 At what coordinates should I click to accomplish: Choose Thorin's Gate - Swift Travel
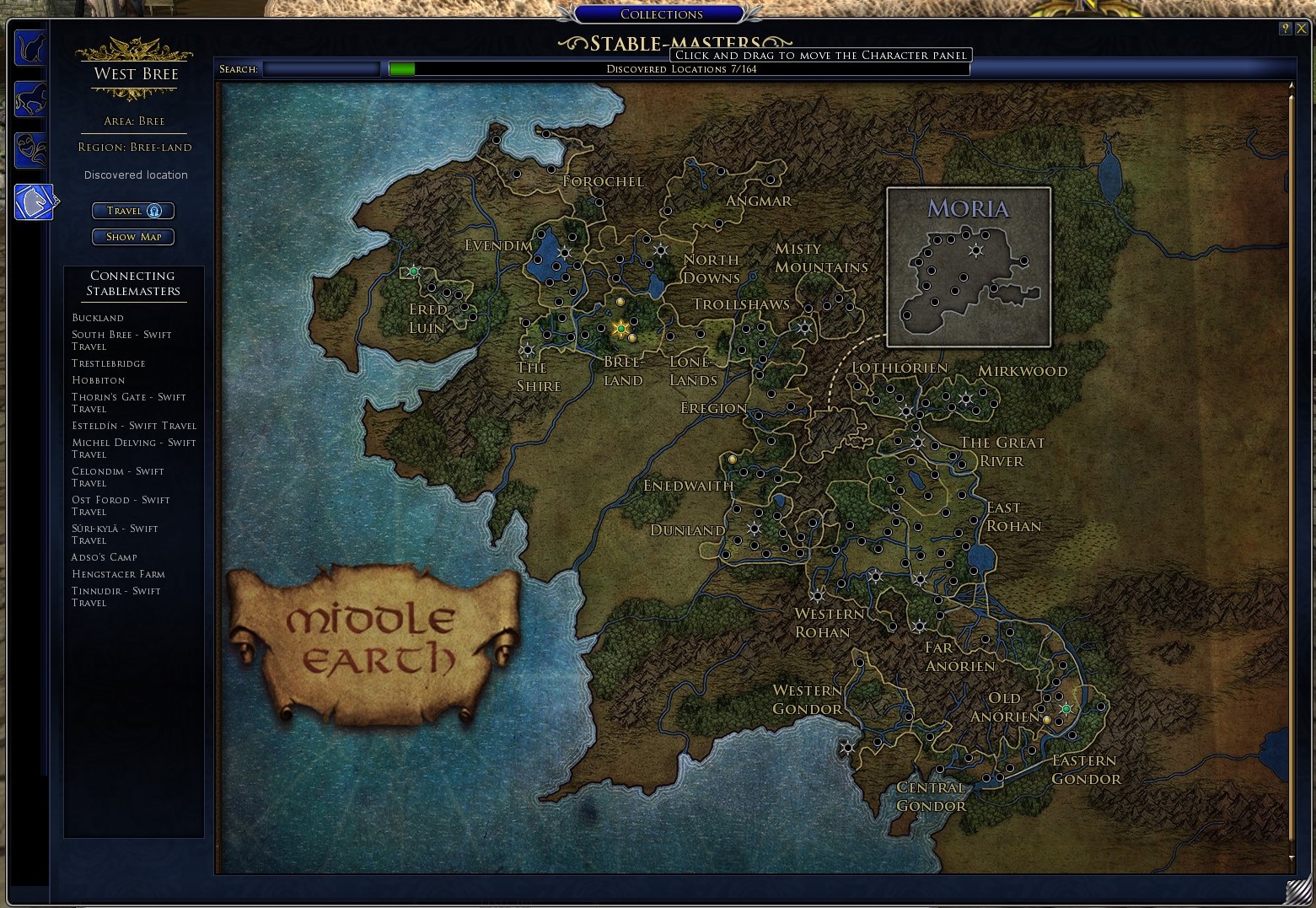(128, 403)
